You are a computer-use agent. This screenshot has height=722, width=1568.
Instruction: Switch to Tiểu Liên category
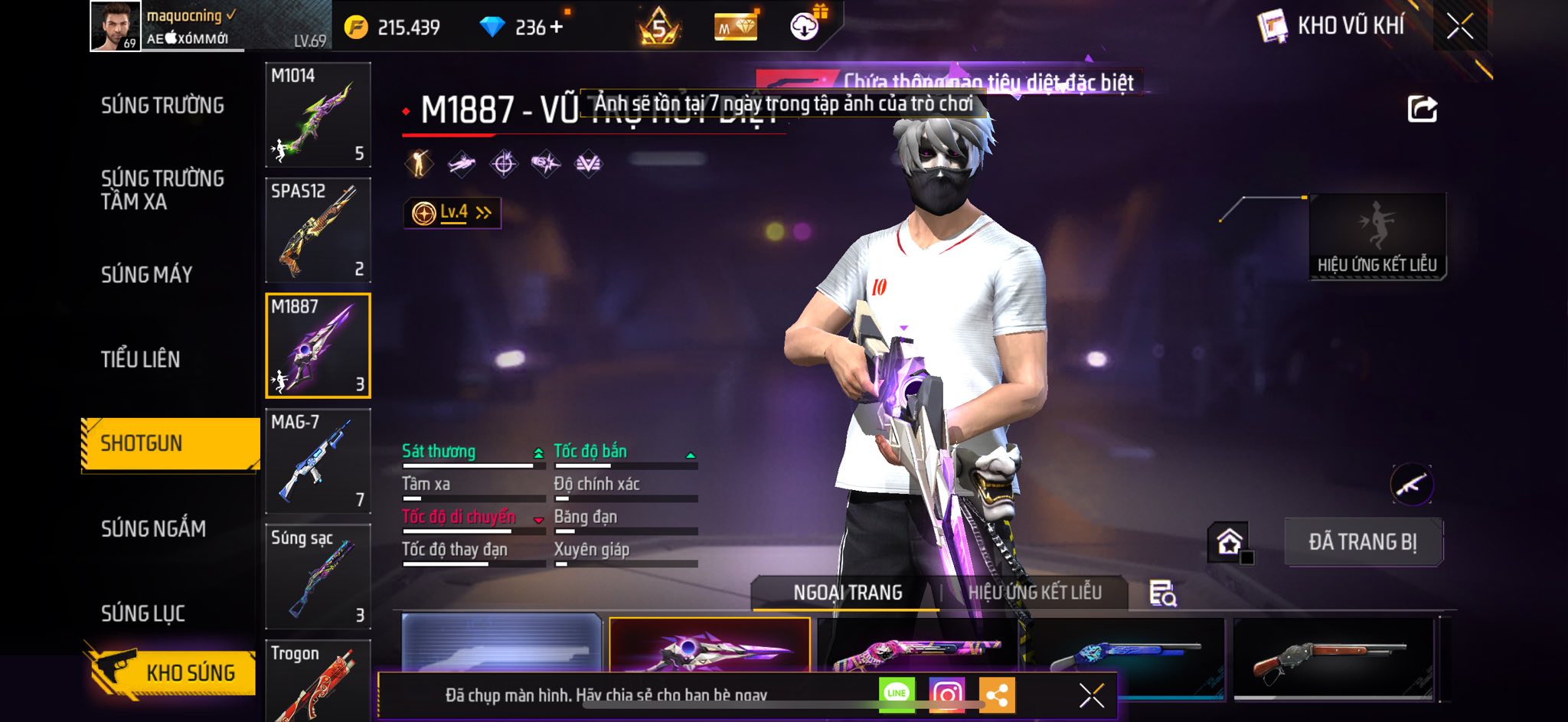click(x=141, y=359)
